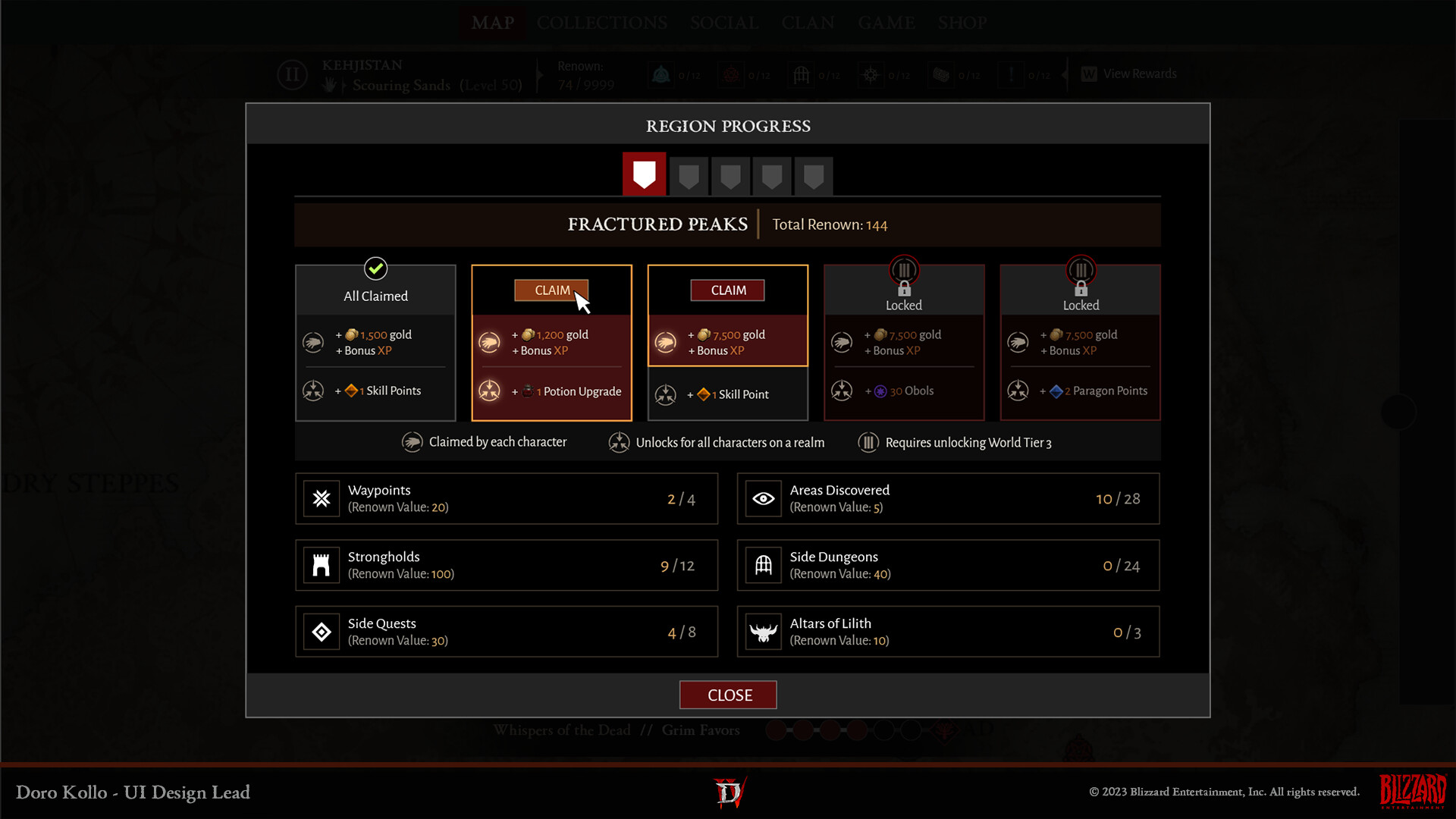Open the Clan tab

click(808, 23)
